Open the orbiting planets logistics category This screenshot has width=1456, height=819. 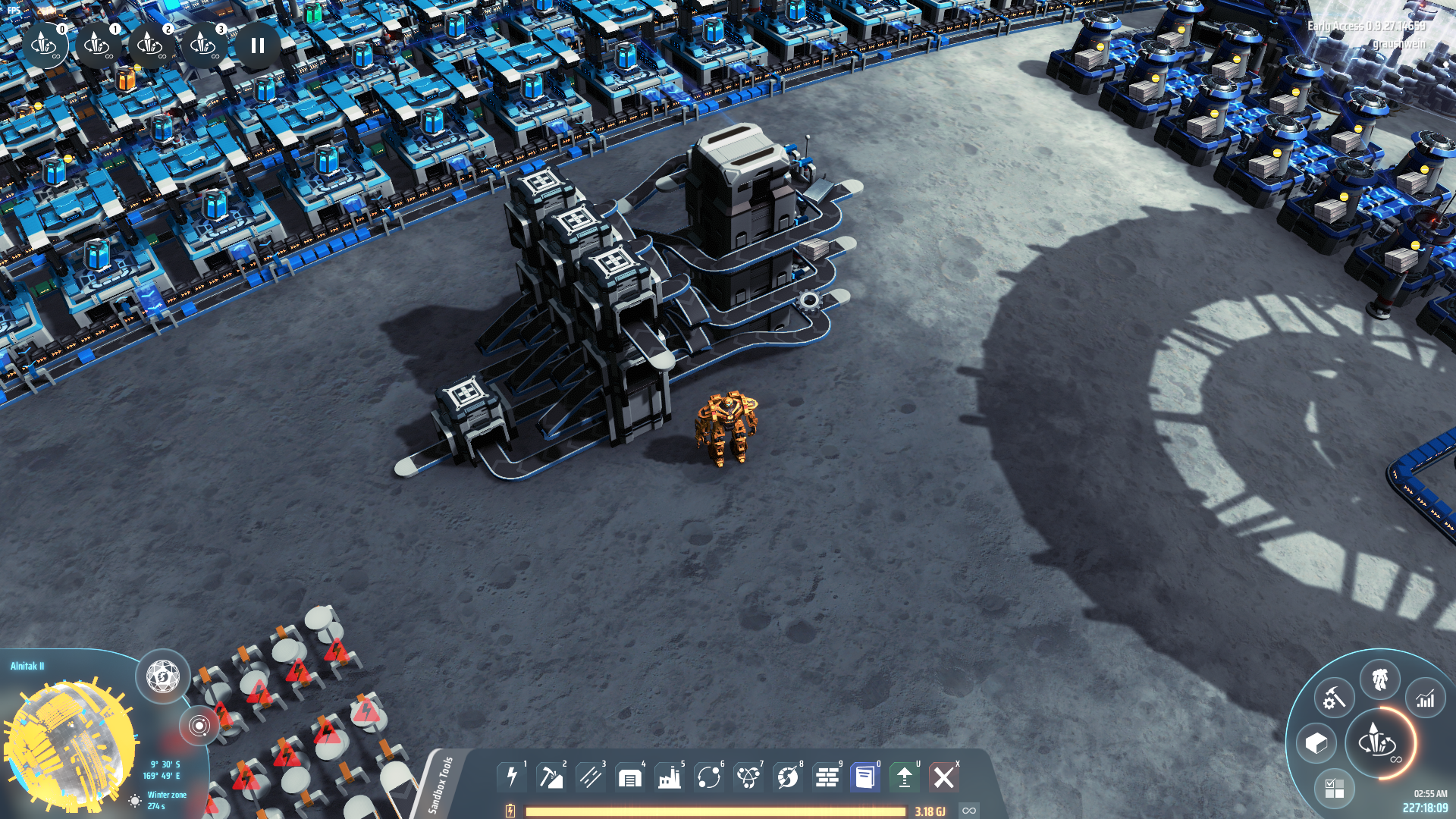pyautogui.click(x=709, y=777)
